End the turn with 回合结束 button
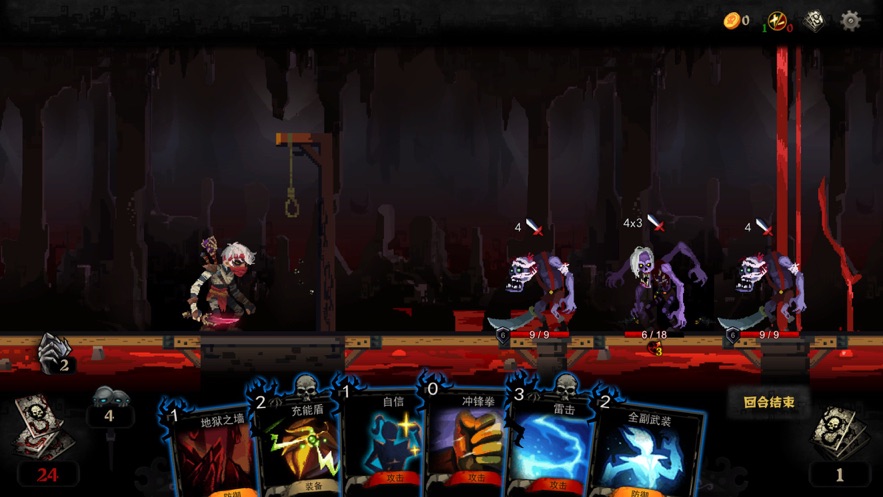Screen dimensions: 883x497 tap(769, 403)
